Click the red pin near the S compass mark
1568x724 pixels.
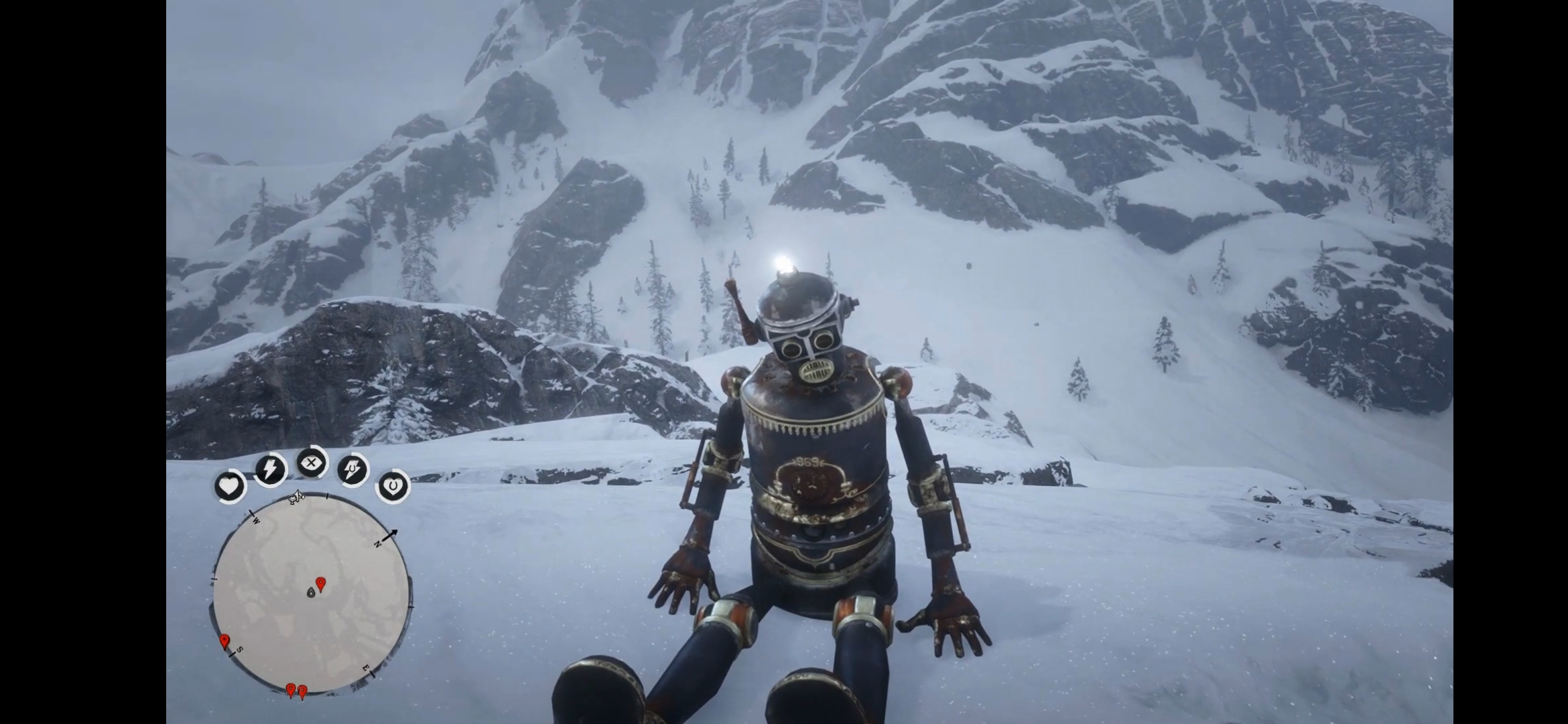[x=224, y=641]
